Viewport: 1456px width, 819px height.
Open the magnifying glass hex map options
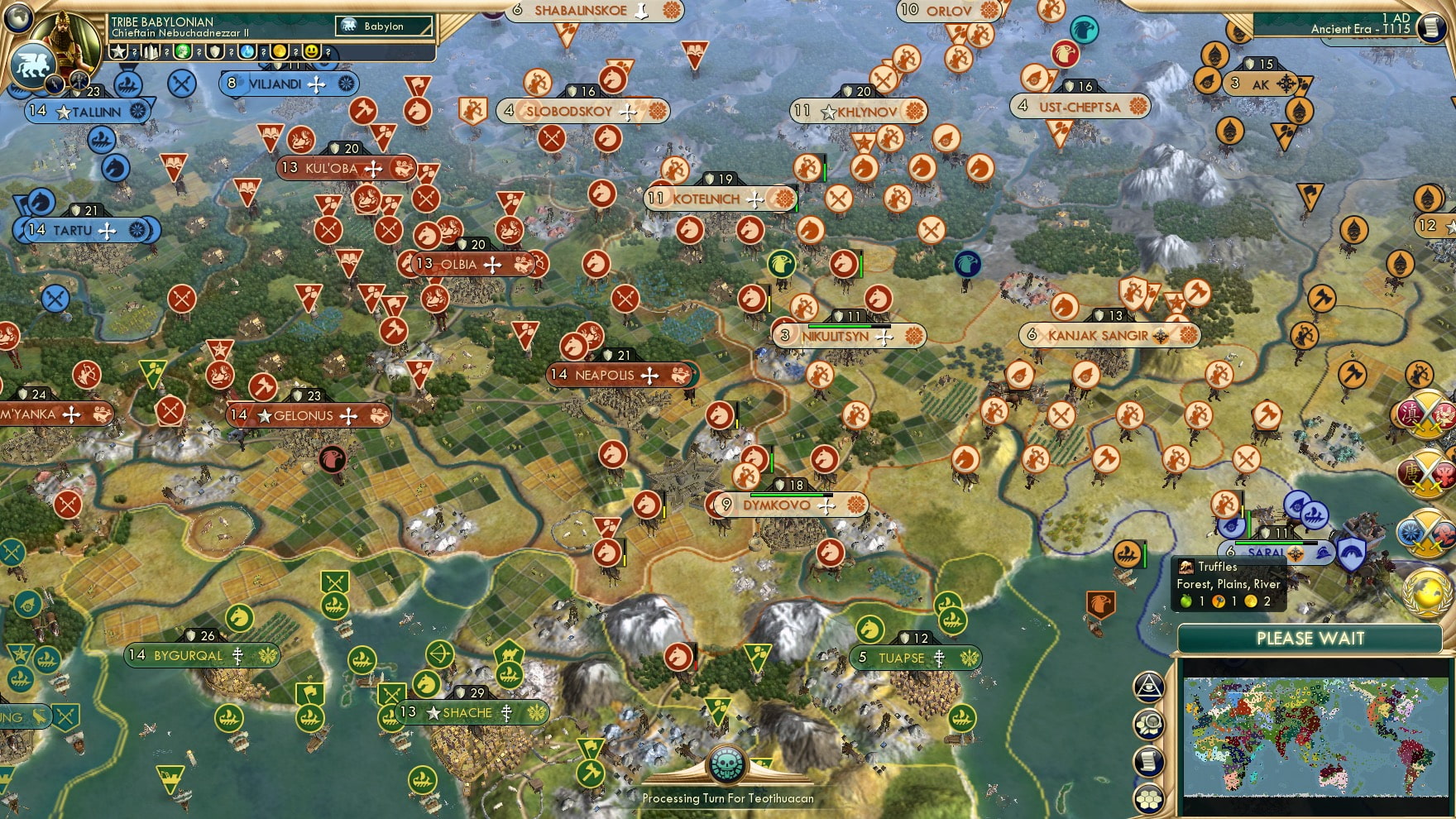pos(1150,725)
